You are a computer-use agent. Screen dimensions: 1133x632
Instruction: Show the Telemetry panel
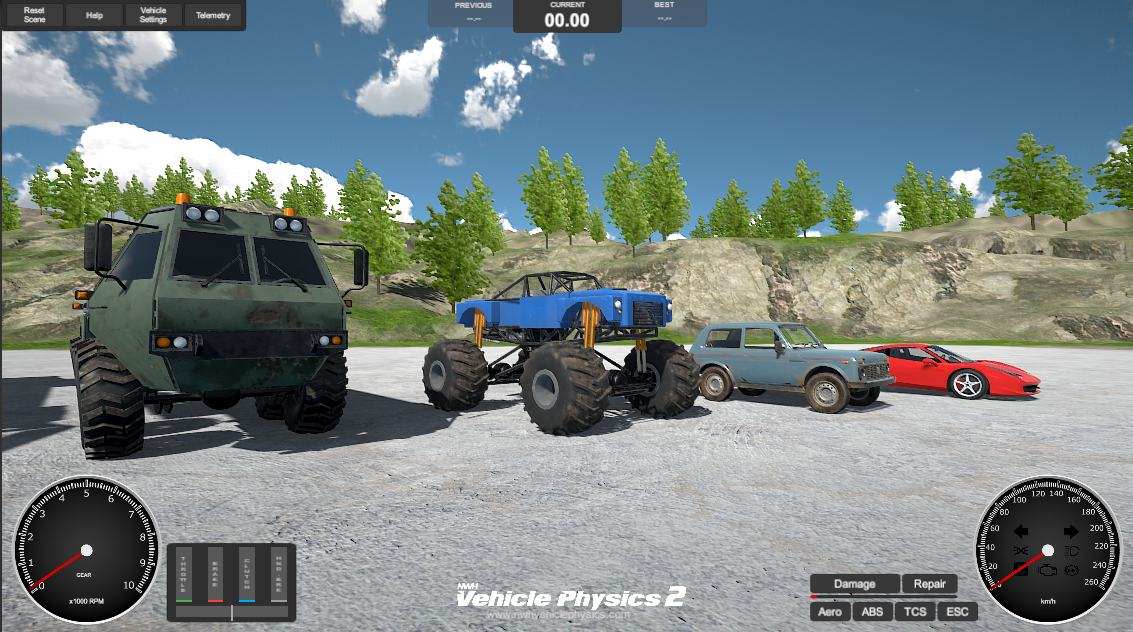[213, 15]
